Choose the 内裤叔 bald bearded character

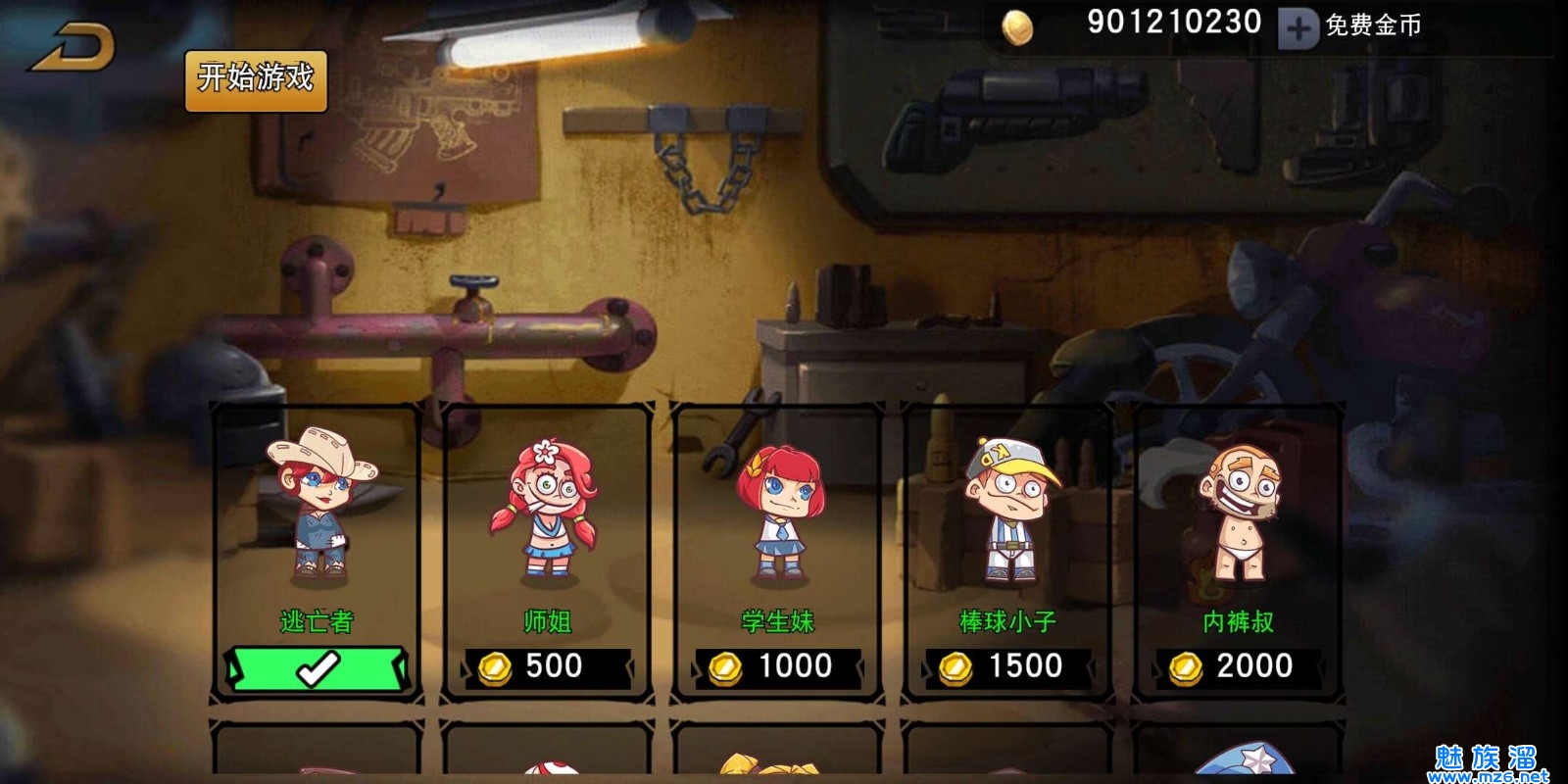1239,510
